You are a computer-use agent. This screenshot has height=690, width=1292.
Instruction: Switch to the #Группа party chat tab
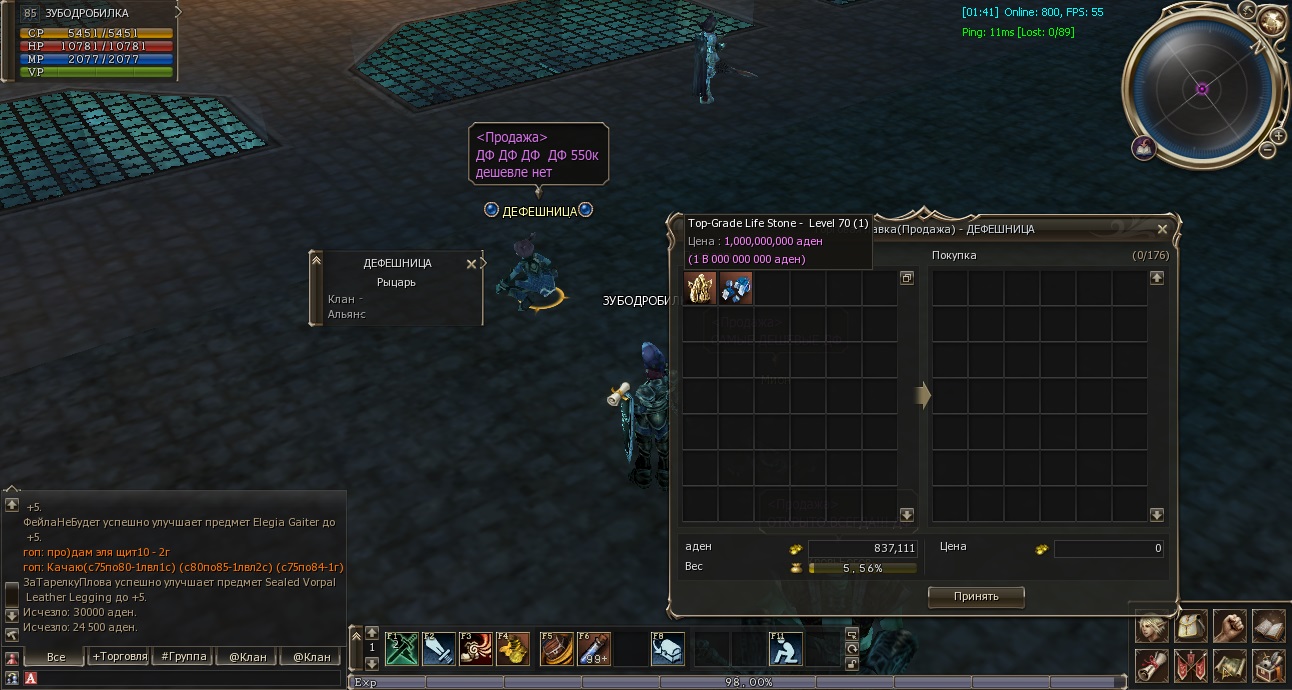point(185,657)
